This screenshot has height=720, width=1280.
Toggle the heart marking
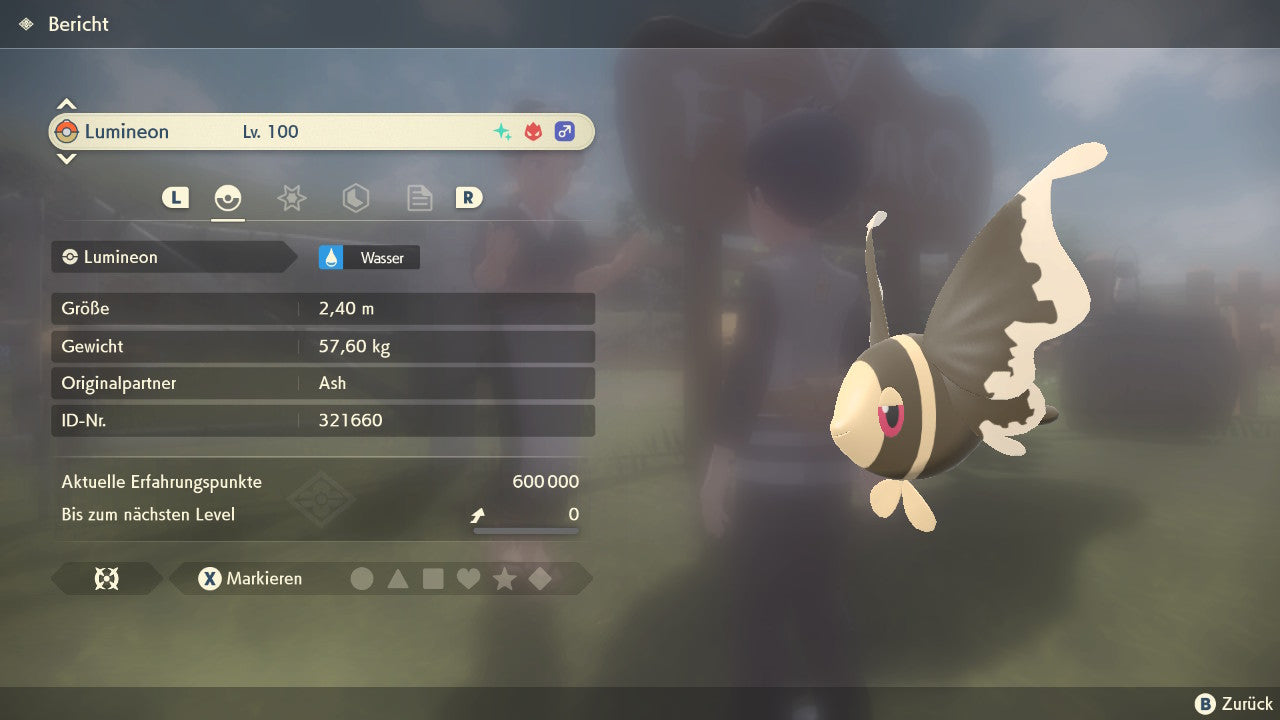click(468, 578)
